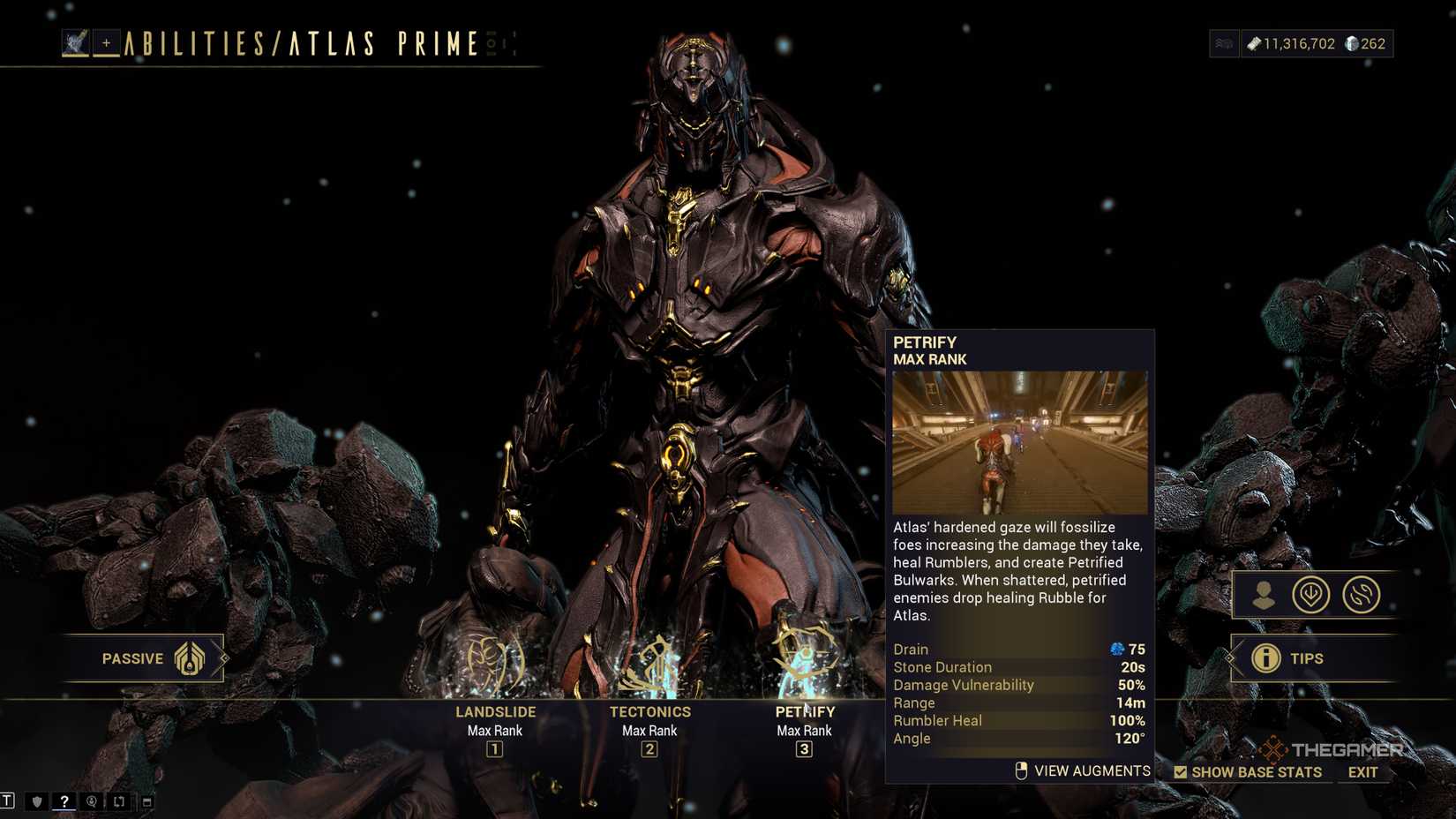Toggle the focus school icon on right panel

(x=1312, y=594)
